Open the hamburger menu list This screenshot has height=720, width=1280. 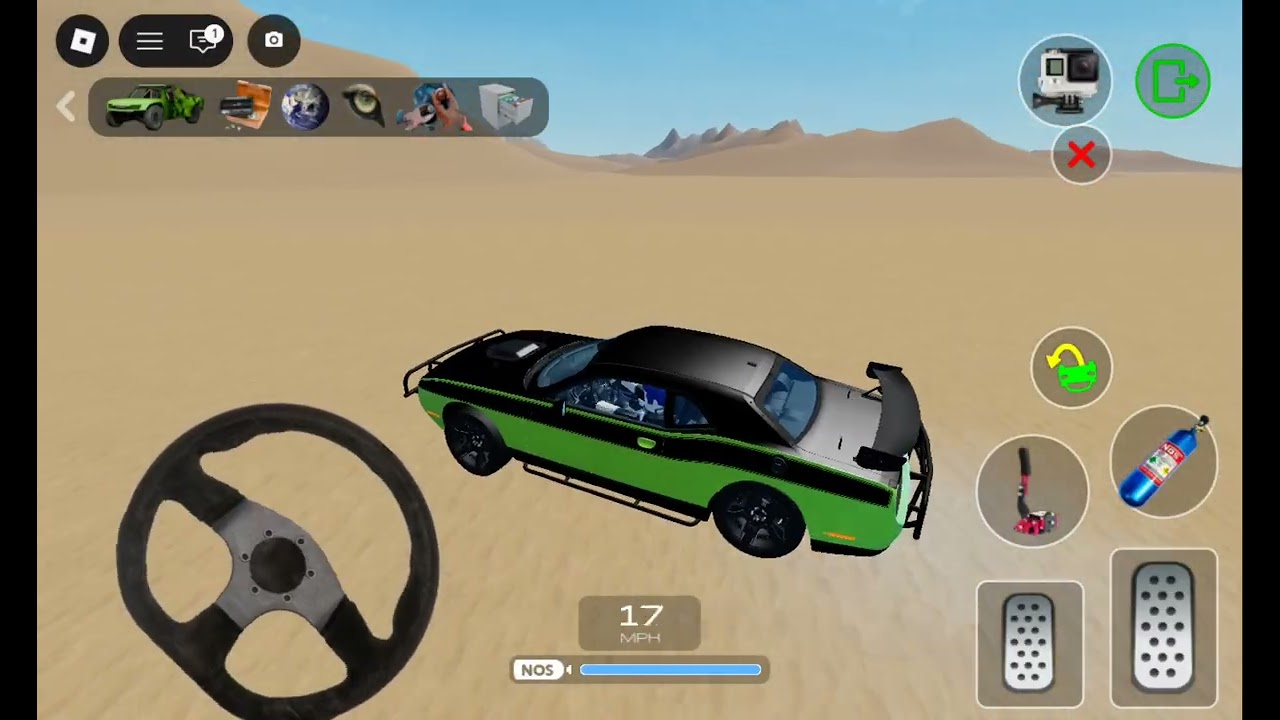tap(150, 41)
